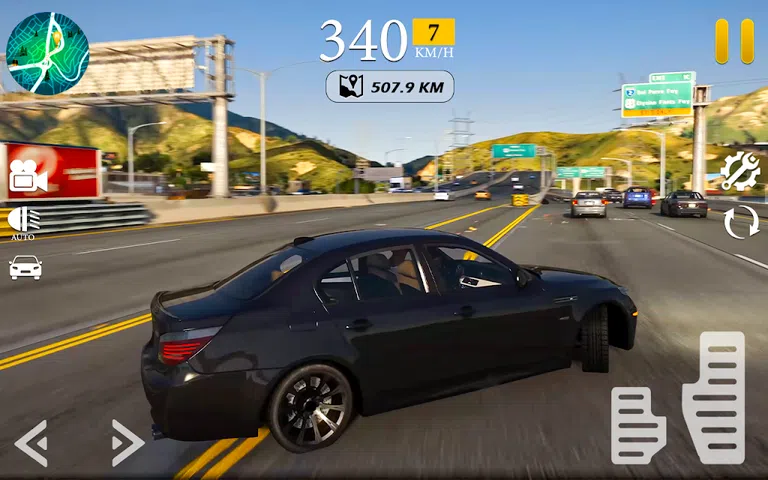Hit the brake pedal
Image resolution: width=768 pixels, height=480 pixels.
click(638, 425)
